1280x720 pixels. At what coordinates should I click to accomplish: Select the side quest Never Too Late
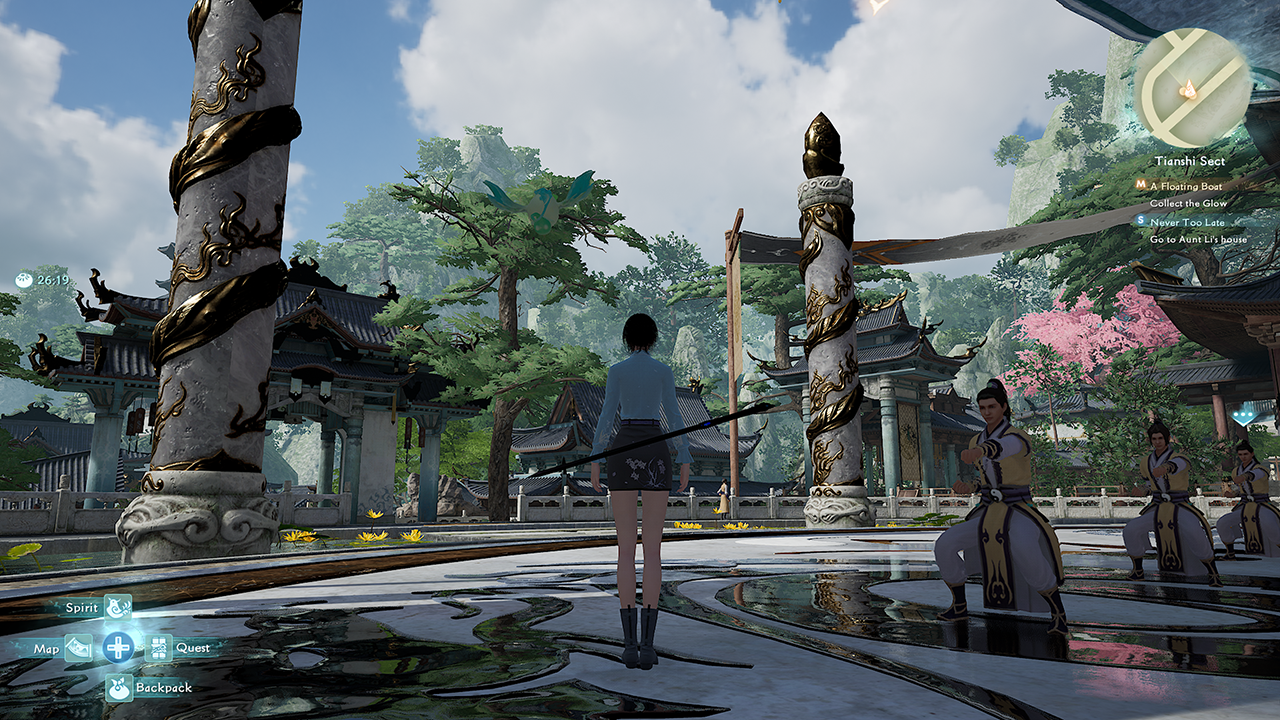(1187, 222)
